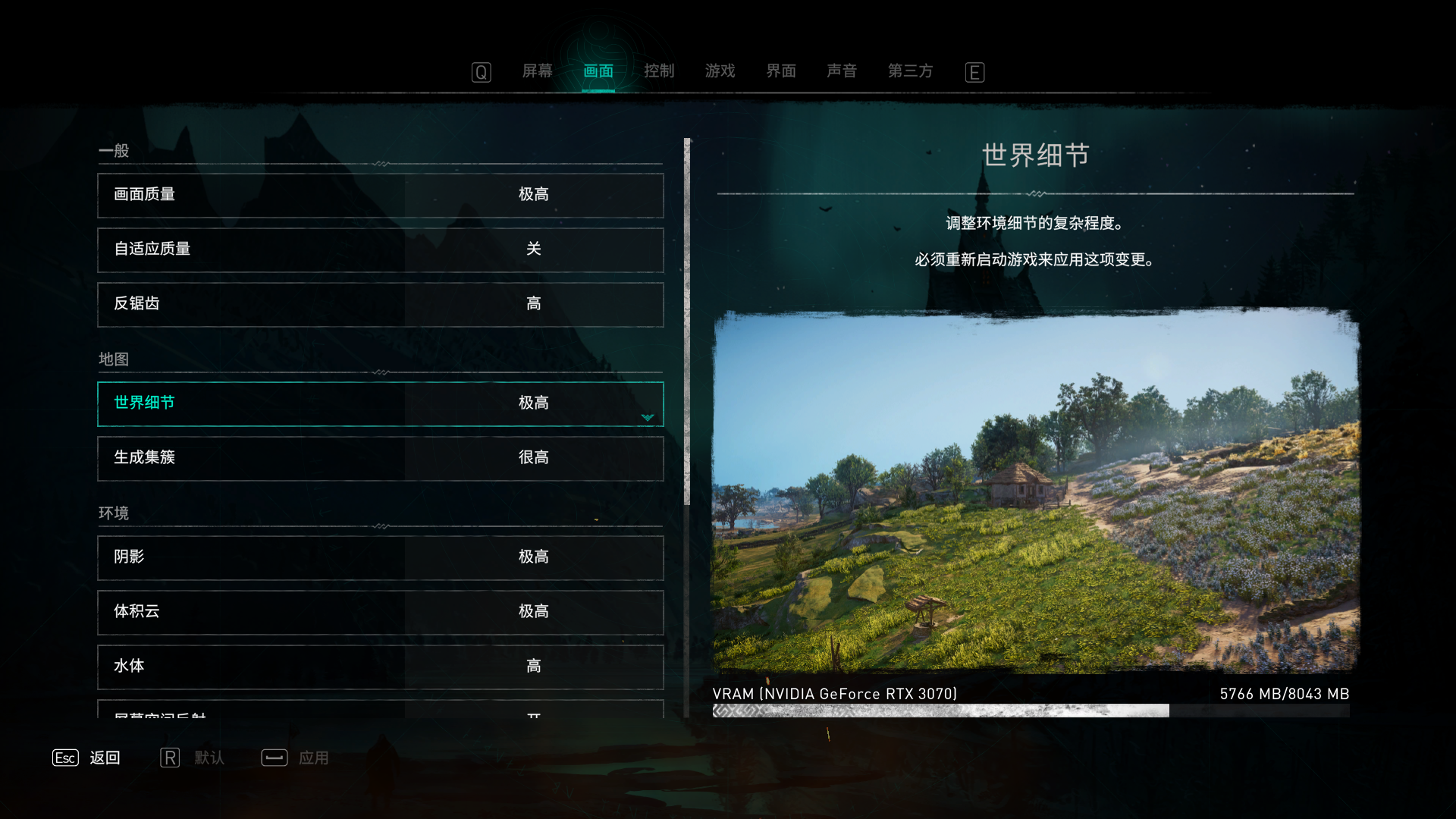Image resolution: width=1456 pixels, height=819 pixels.
Task: Click the Q key navigation icon
Action: pos(481,72)
